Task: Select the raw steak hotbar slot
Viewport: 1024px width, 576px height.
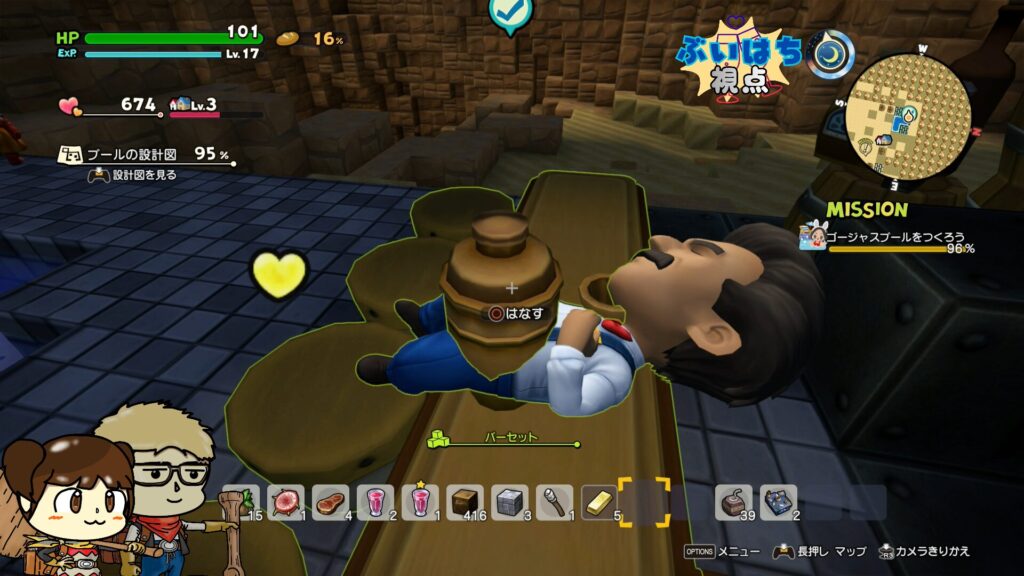Action: tap(332, 501)
